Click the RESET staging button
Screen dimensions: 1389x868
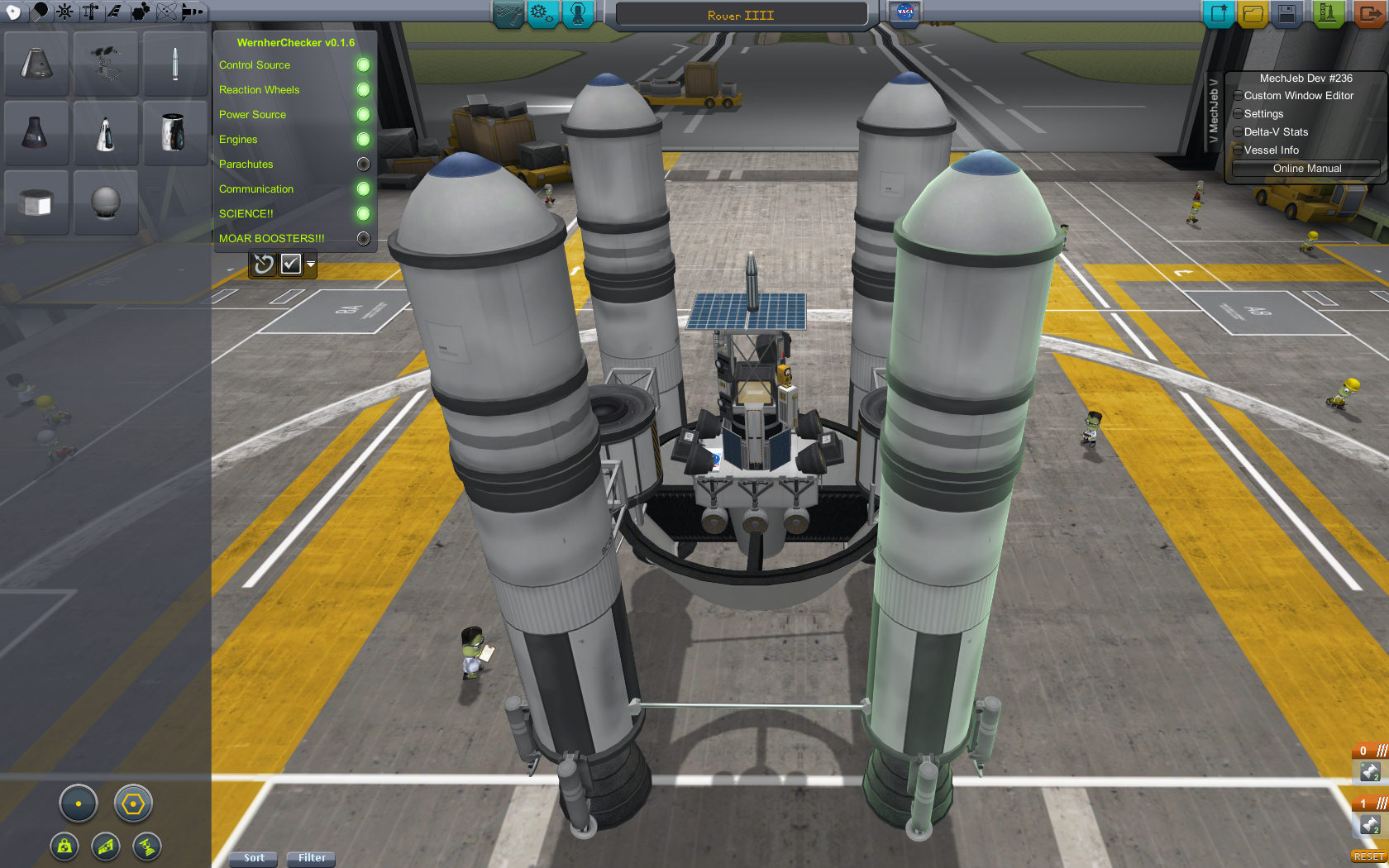pos(1368,856)
